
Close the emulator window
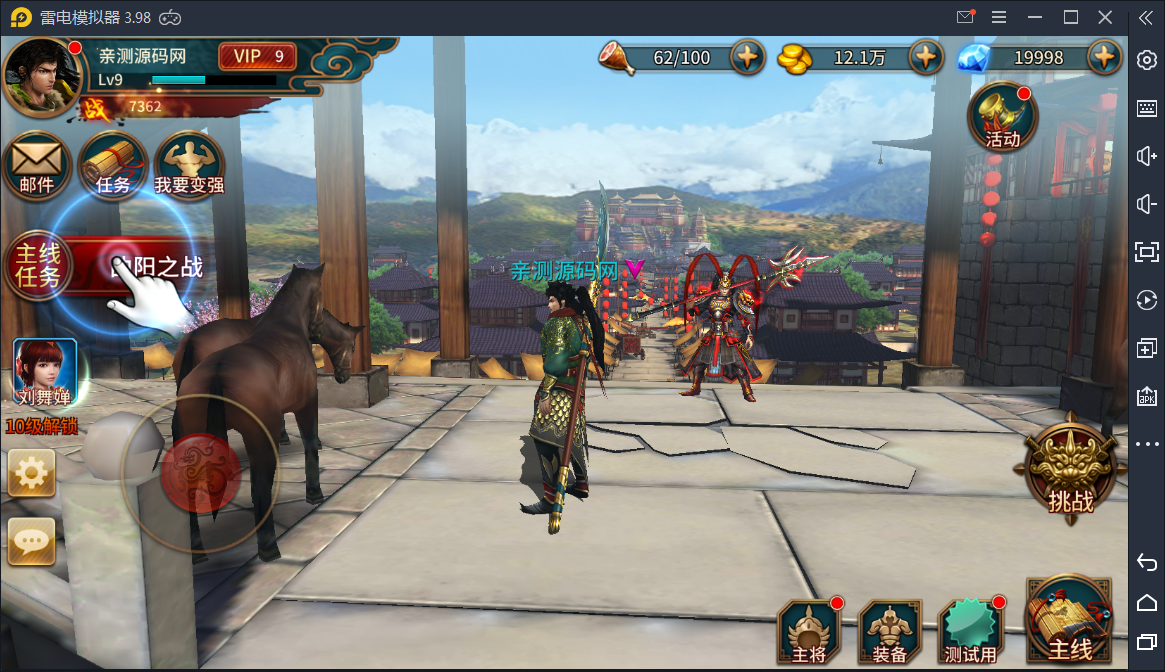click(1105, 17)
